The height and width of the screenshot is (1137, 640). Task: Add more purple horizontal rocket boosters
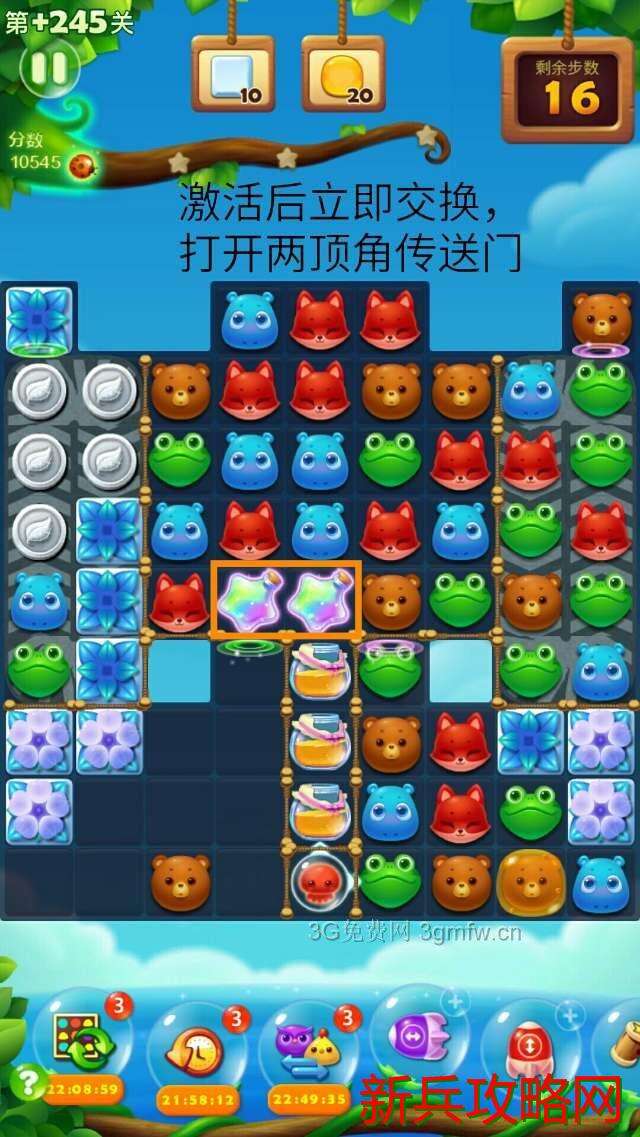click(455, 1000)
